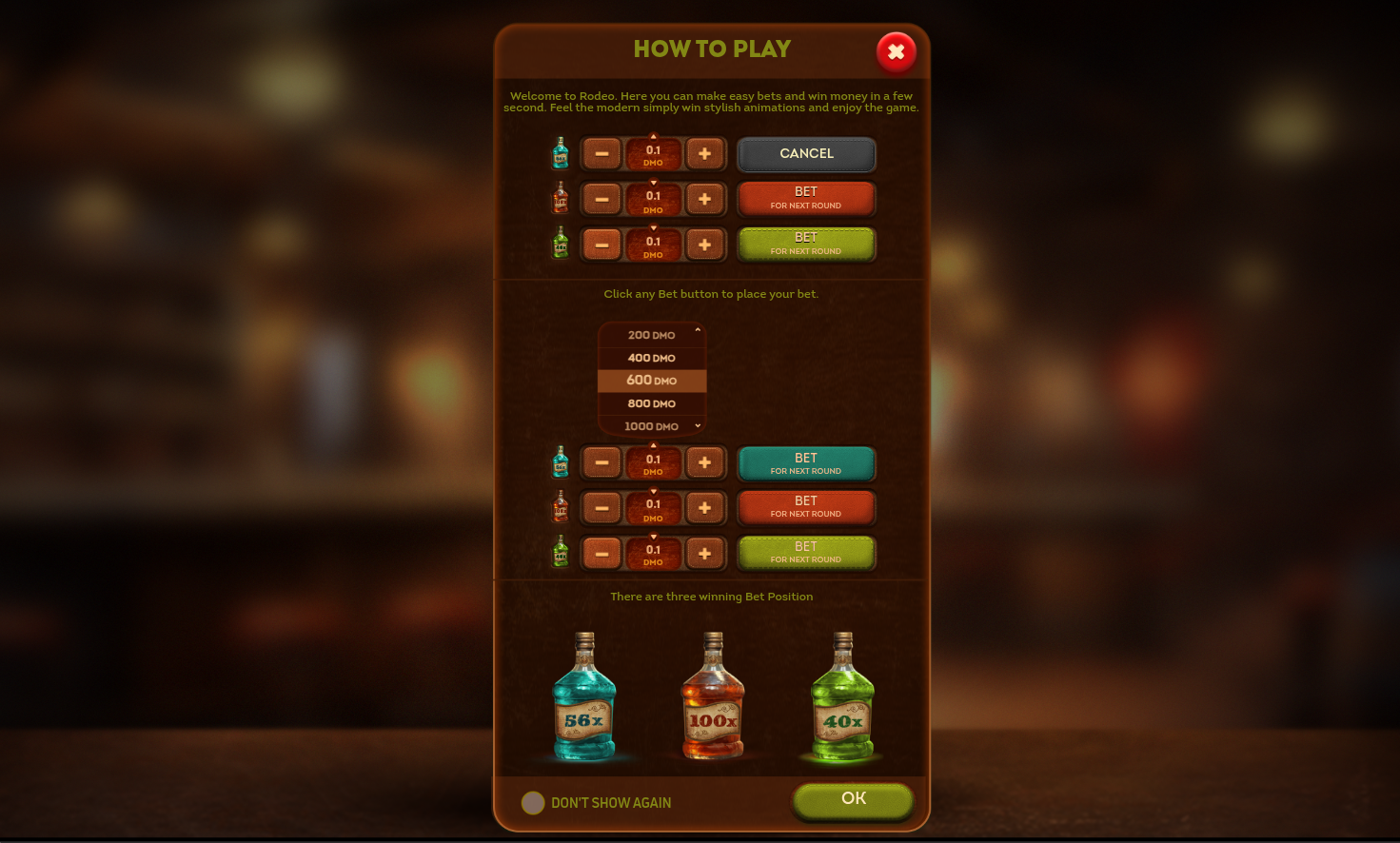Click the green bottle icon in the lowest bet row
Image resolution: width=1400 pixels, height=843 pixels.
[x=561, y=552]
